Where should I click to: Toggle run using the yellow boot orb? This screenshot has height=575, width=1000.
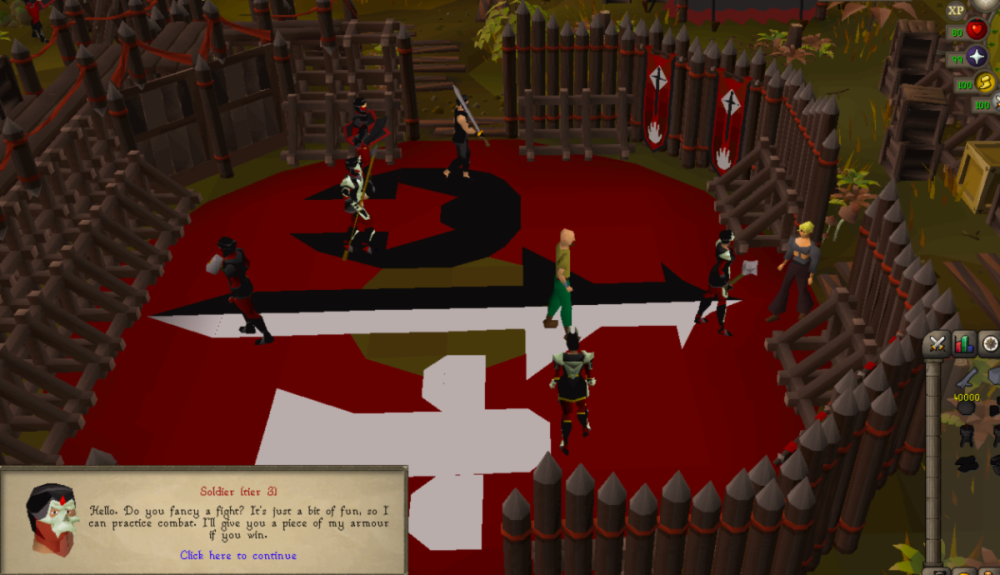(985, 83)
